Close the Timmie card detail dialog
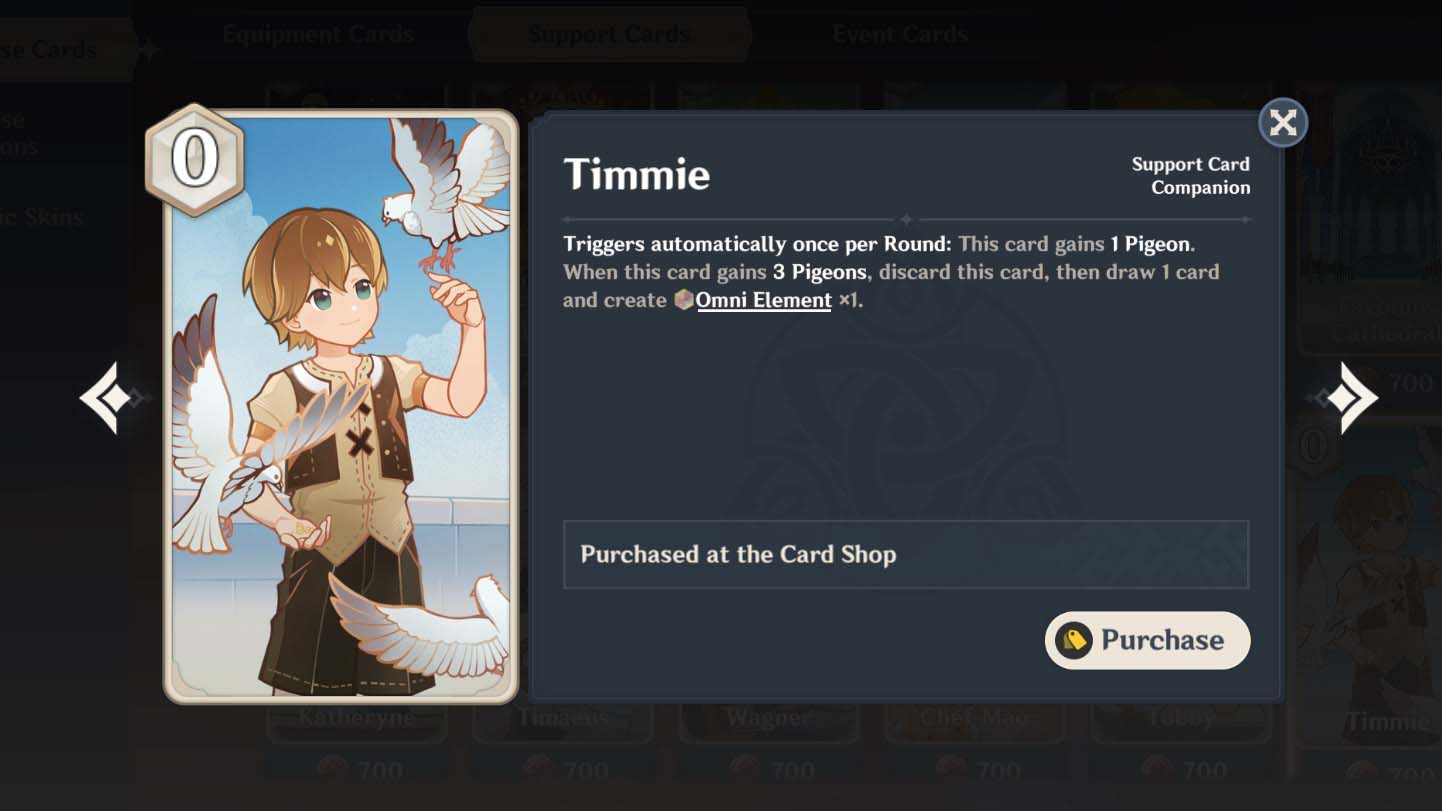Screen dimensions: 1442x811 (1283, 122)
